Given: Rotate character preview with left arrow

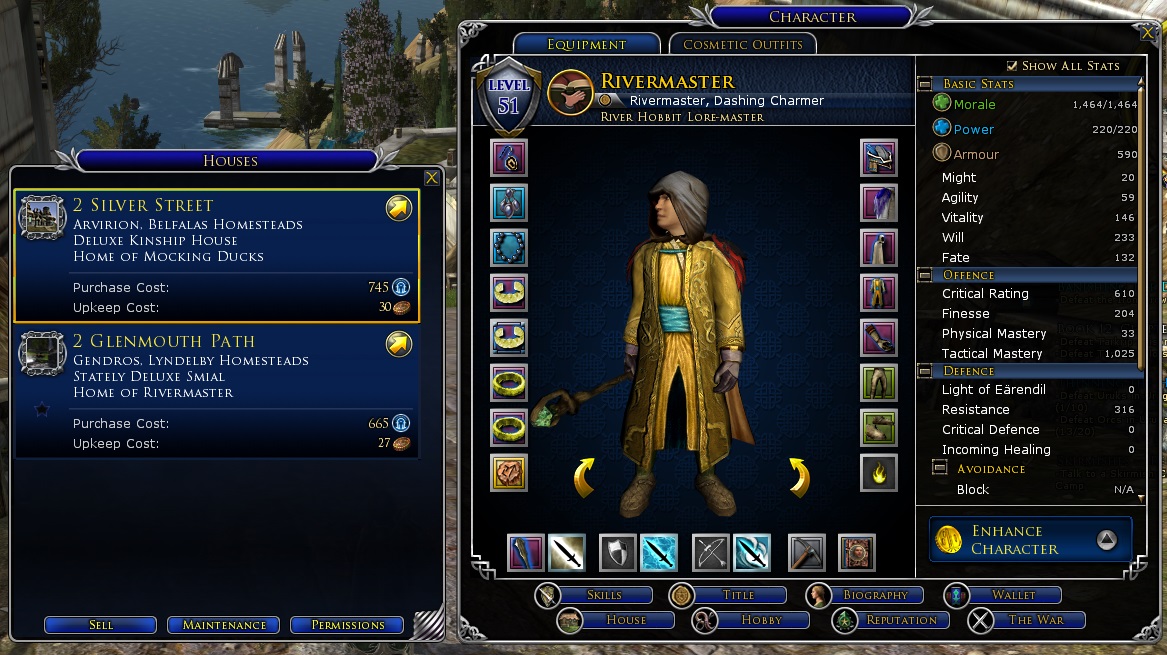Looking at the screenshot, I should point(585,477).
